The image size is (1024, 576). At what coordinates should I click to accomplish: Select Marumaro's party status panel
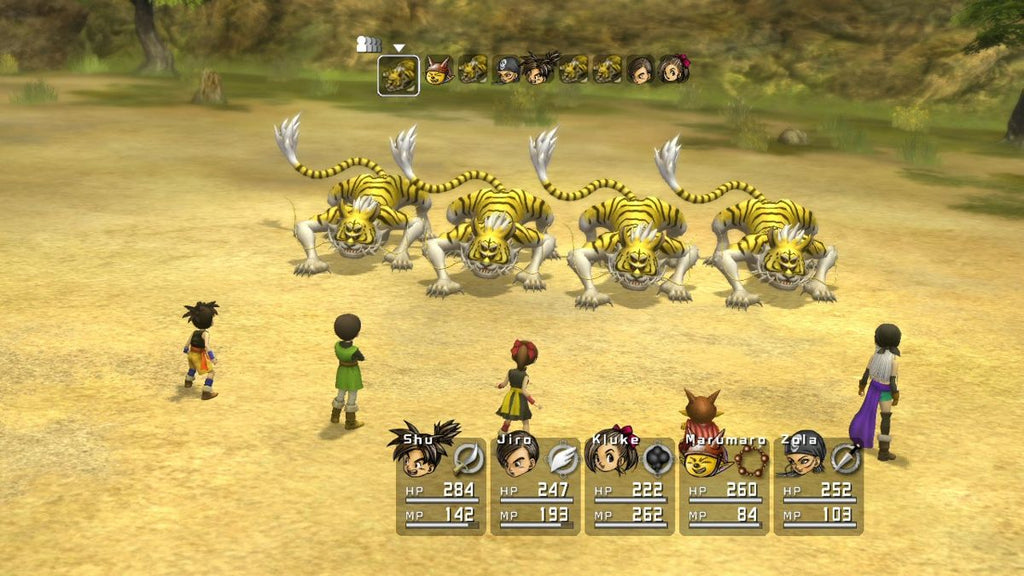[724, 483]
